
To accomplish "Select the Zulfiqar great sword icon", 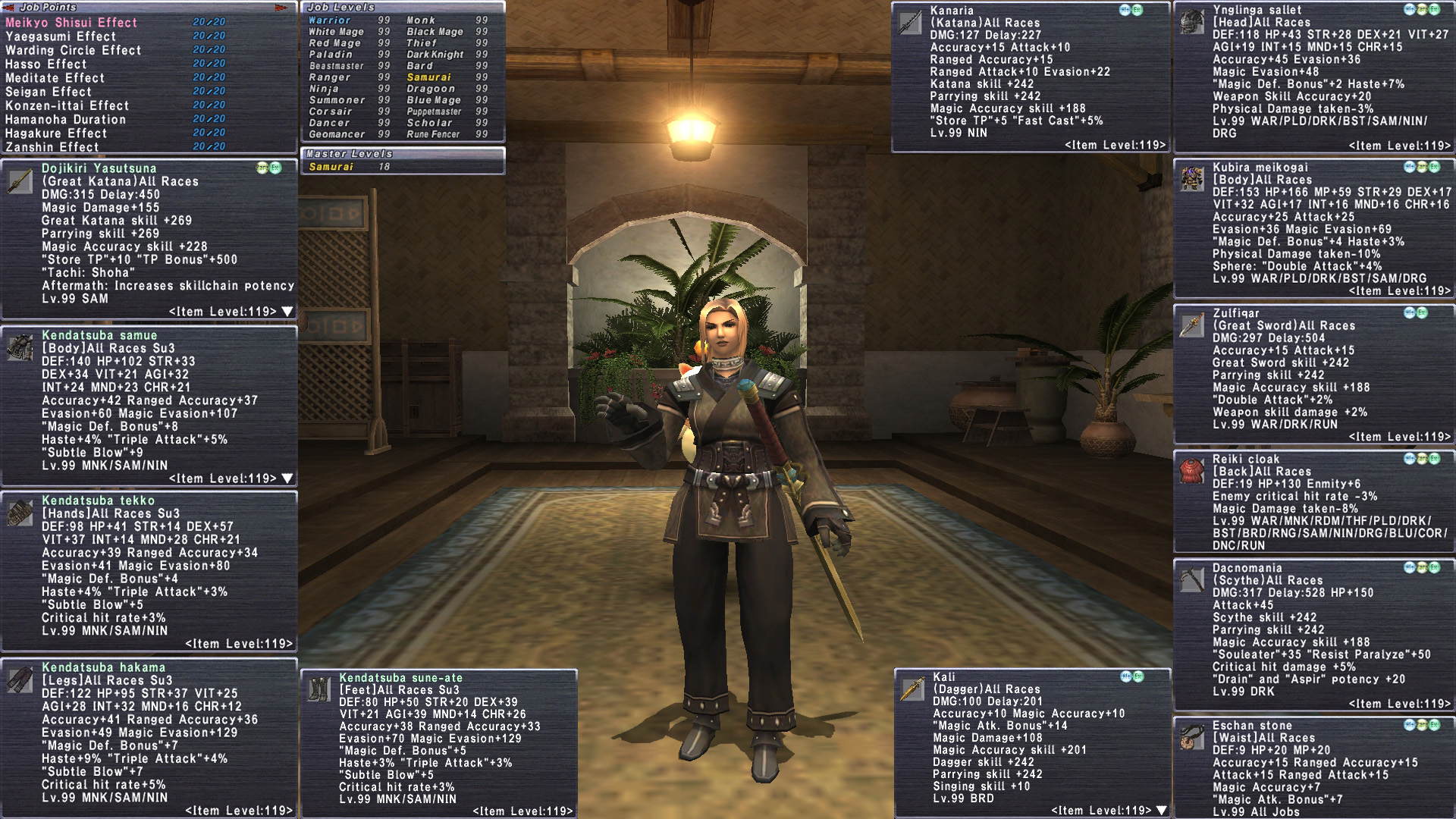I will point(1192,325).
